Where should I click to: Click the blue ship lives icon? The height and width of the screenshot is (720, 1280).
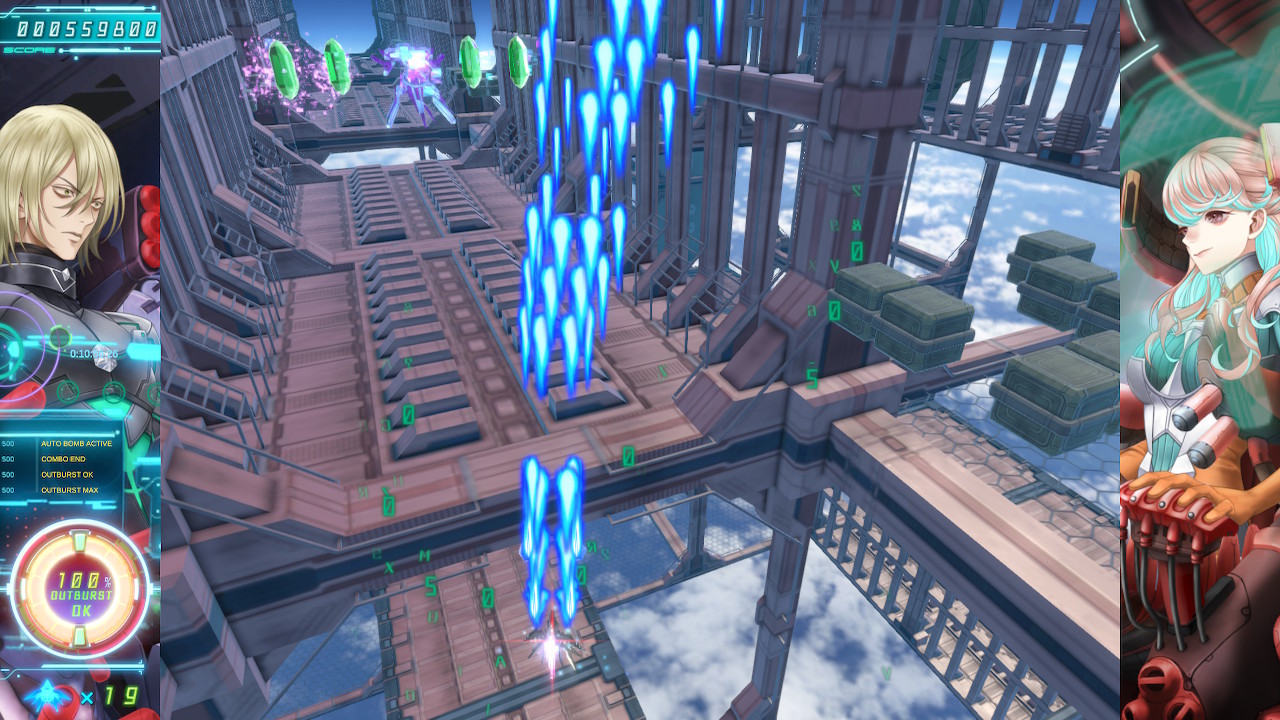48,696
